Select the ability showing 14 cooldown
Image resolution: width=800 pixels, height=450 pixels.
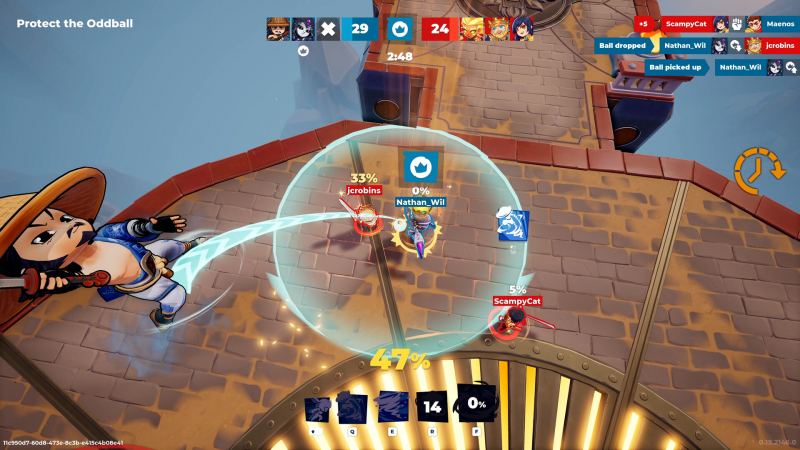click(x=432, y=407)
